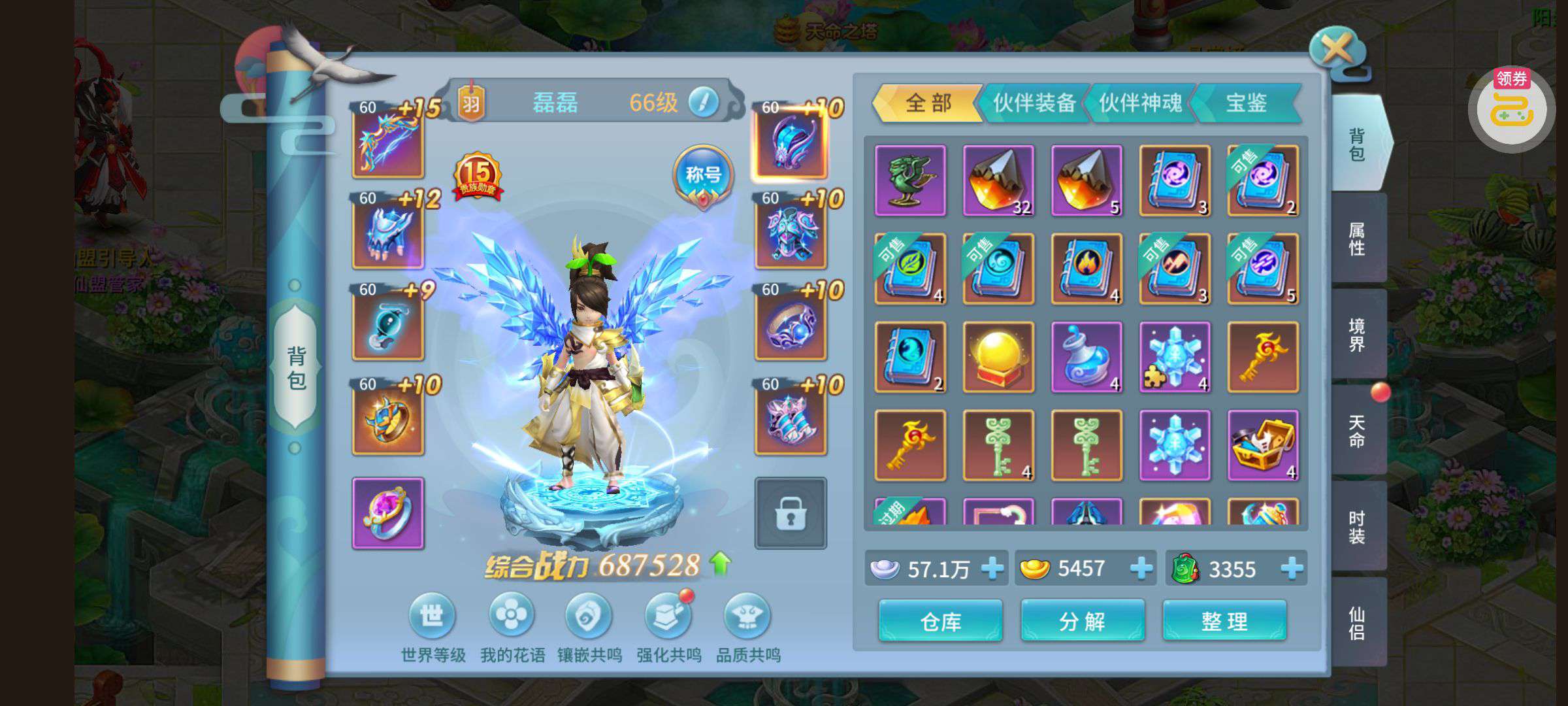Select the 宝鉴 tab

1246,103
